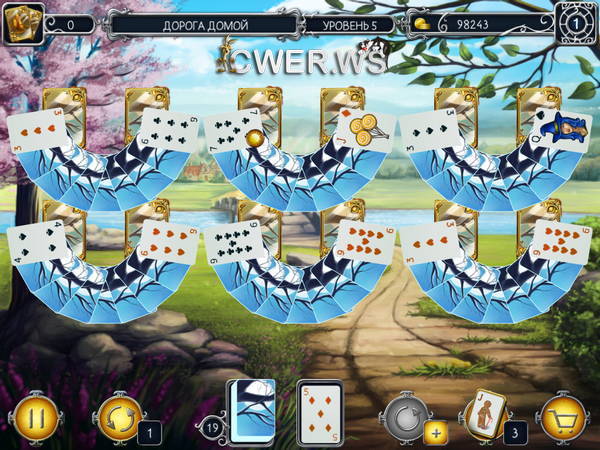Draw a card from the face-down stock deck
Image resolution: width=600 pixels, height=450 pixels.
252,410
